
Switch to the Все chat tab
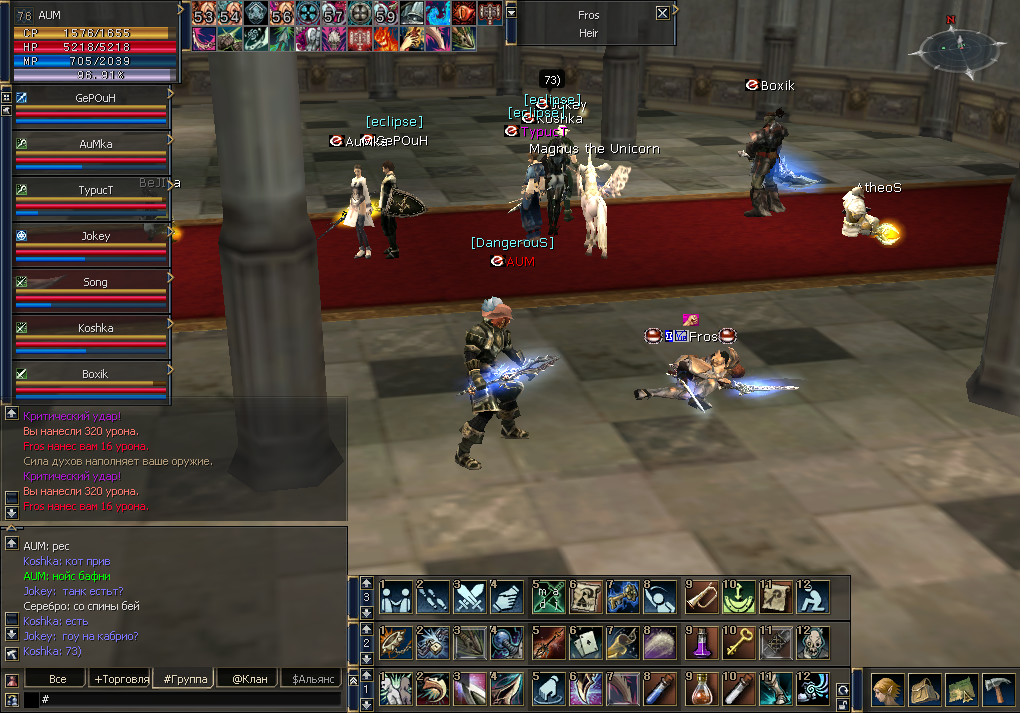[58, 679]
